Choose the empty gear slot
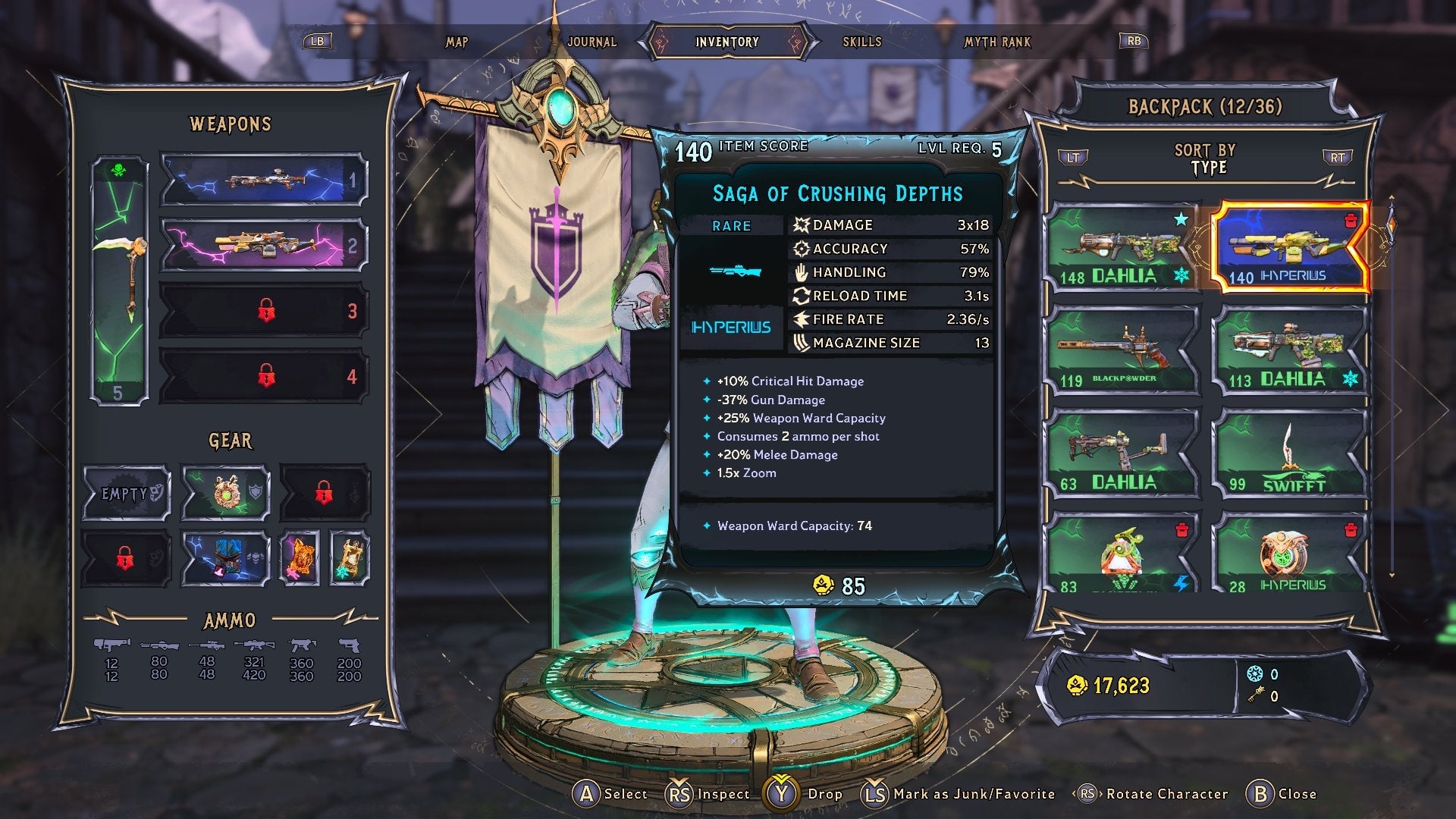The image size is (1456, 819). (x=126, y=494)
